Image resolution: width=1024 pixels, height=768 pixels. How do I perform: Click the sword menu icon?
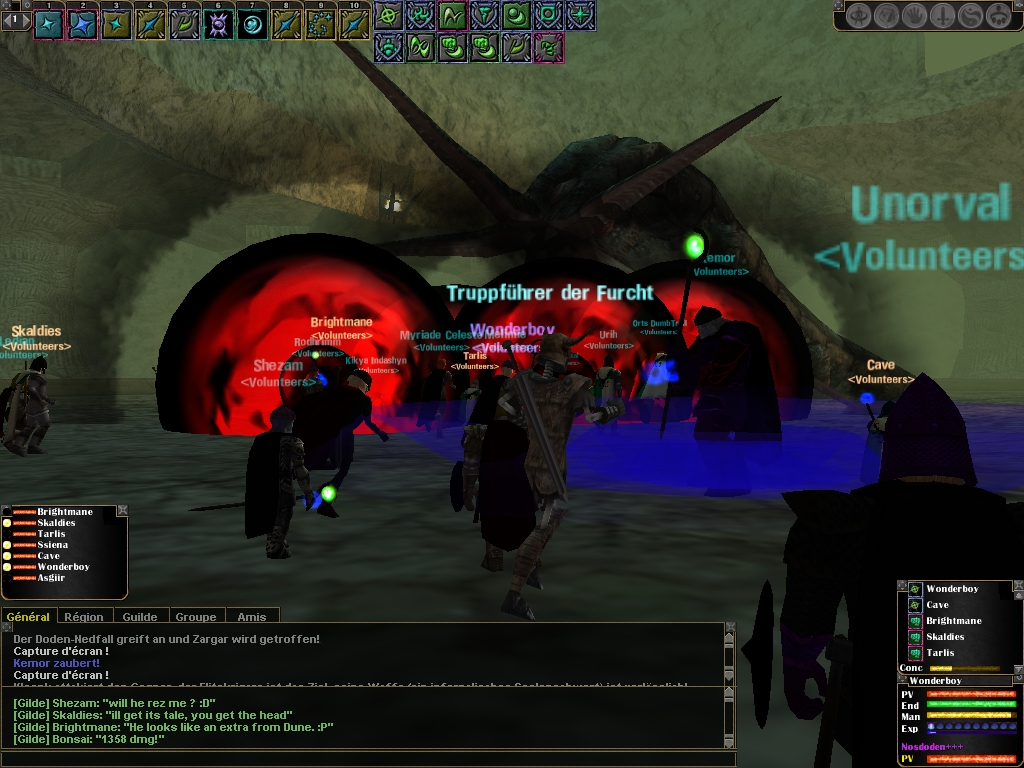pos(943,16)
